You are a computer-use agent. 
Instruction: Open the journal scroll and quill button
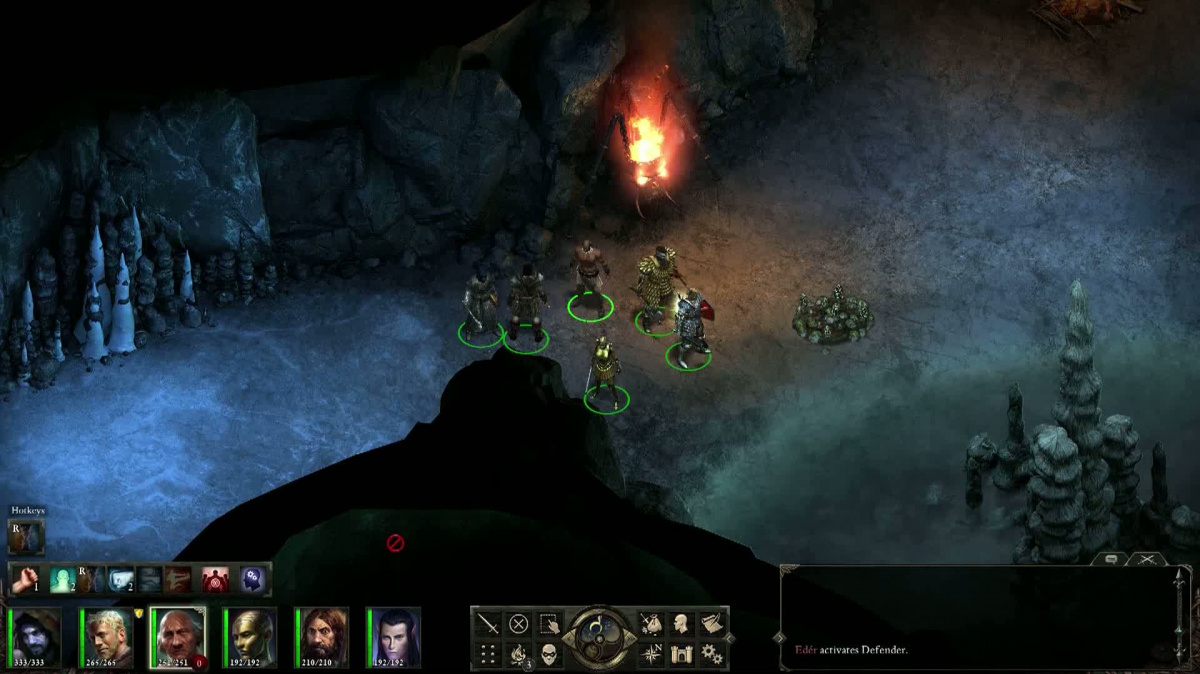[x=711, y=624]
